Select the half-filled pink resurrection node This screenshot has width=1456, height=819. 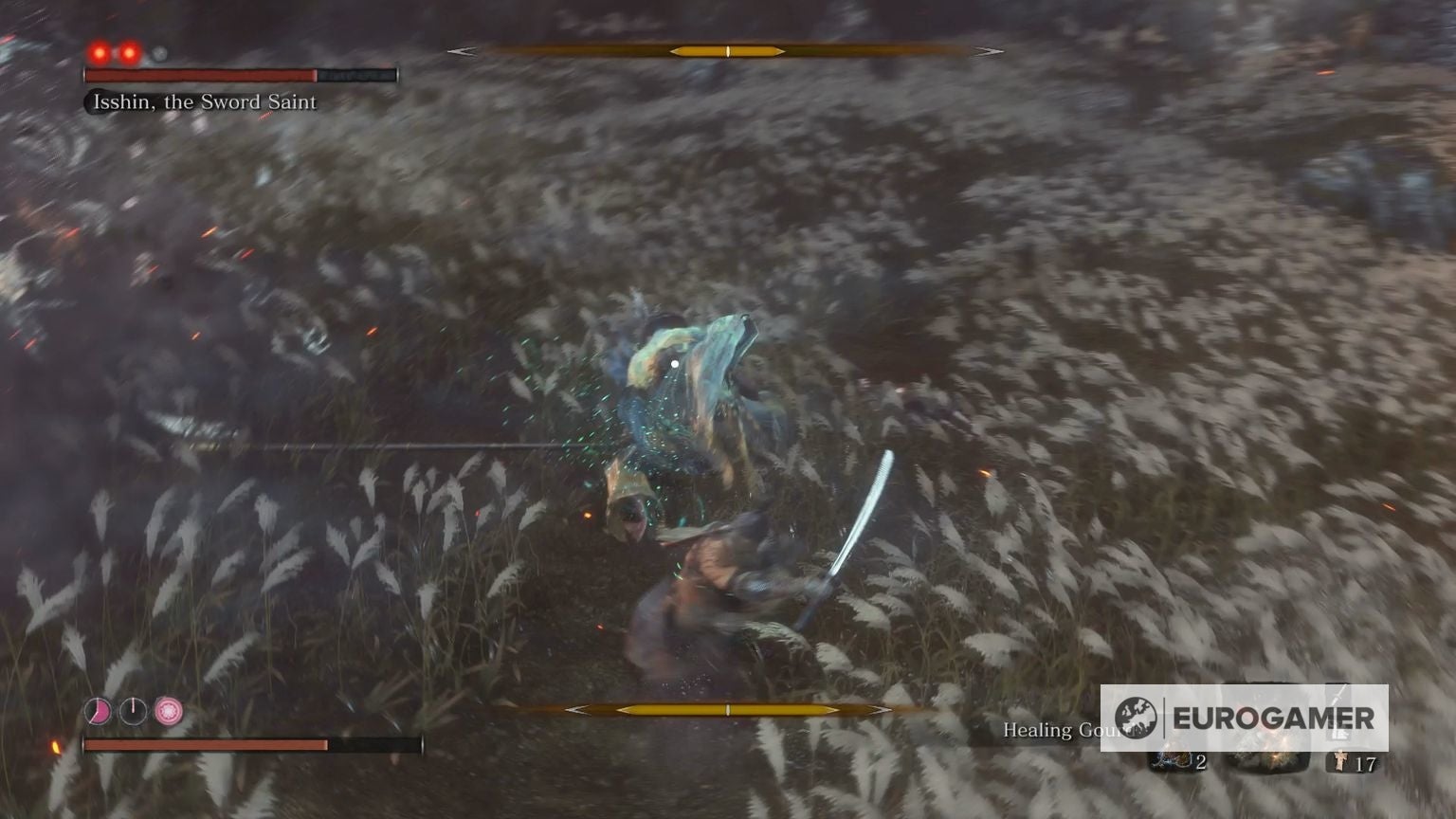99,710
